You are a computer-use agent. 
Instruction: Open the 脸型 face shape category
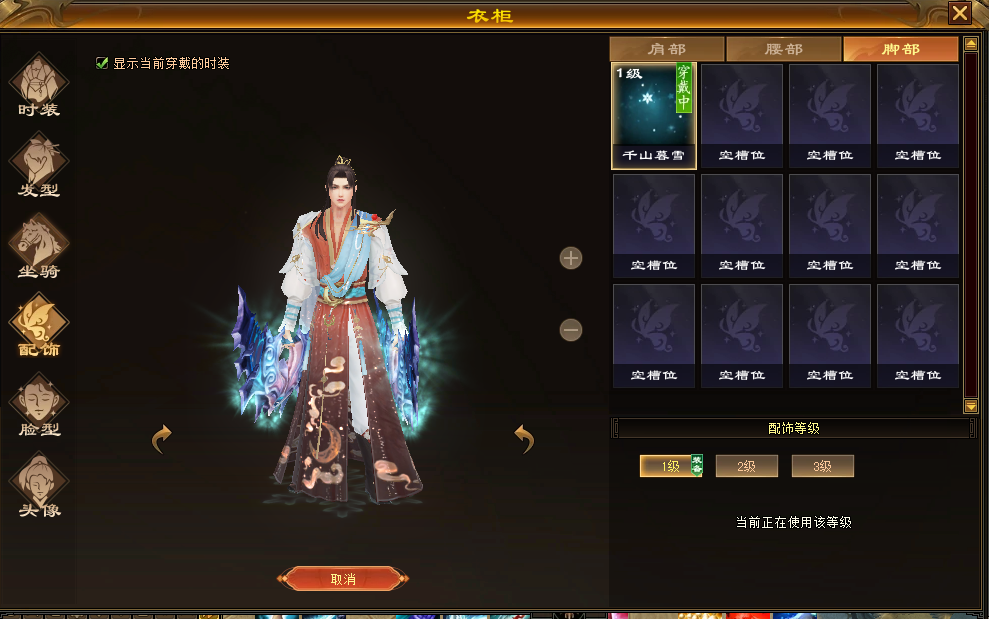tap(39, 406)
